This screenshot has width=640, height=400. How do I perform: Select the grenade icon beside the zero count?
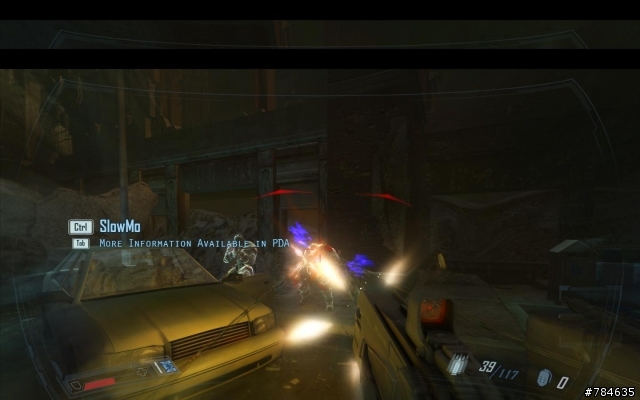(543, 380)
